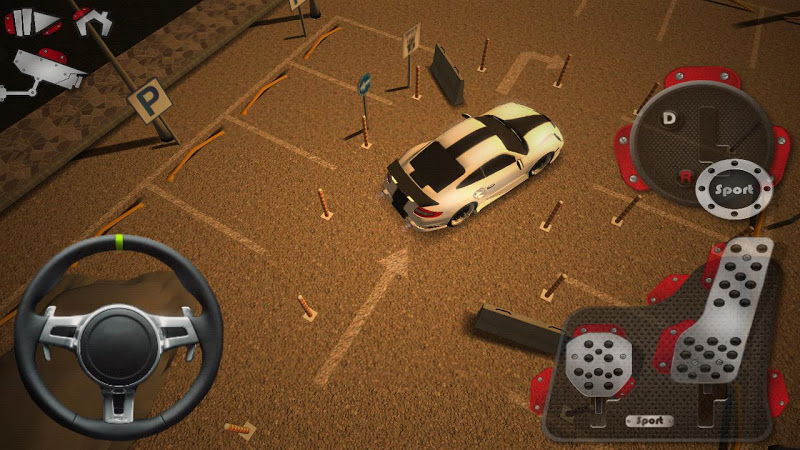The width and height of the screenshot is (800, 450).
Task: Shift gear to R on the gearbox
Action: (685, 177)
